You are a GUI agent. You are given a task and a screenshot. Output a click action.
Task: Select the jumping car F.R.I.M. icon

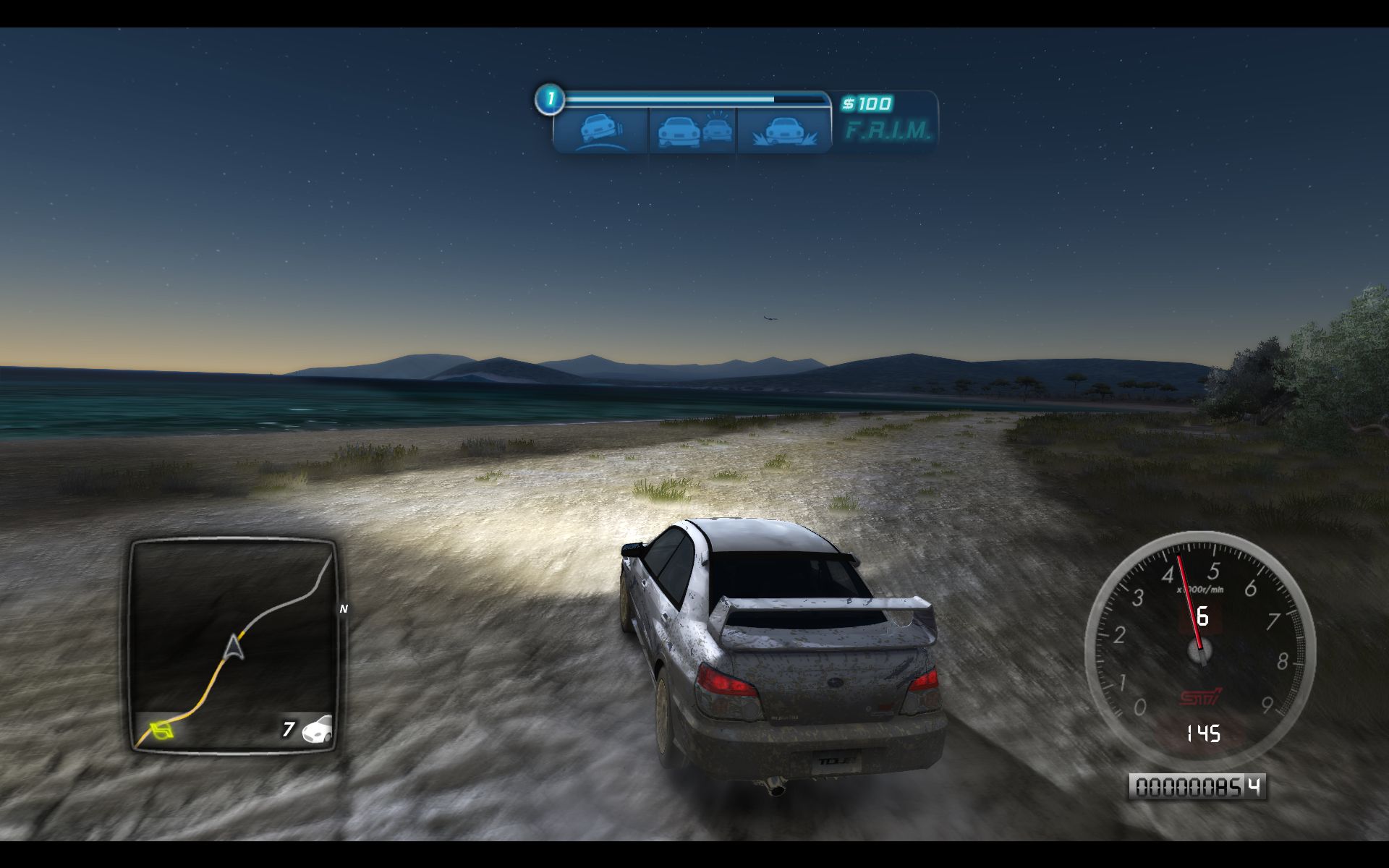click(785, 131)
